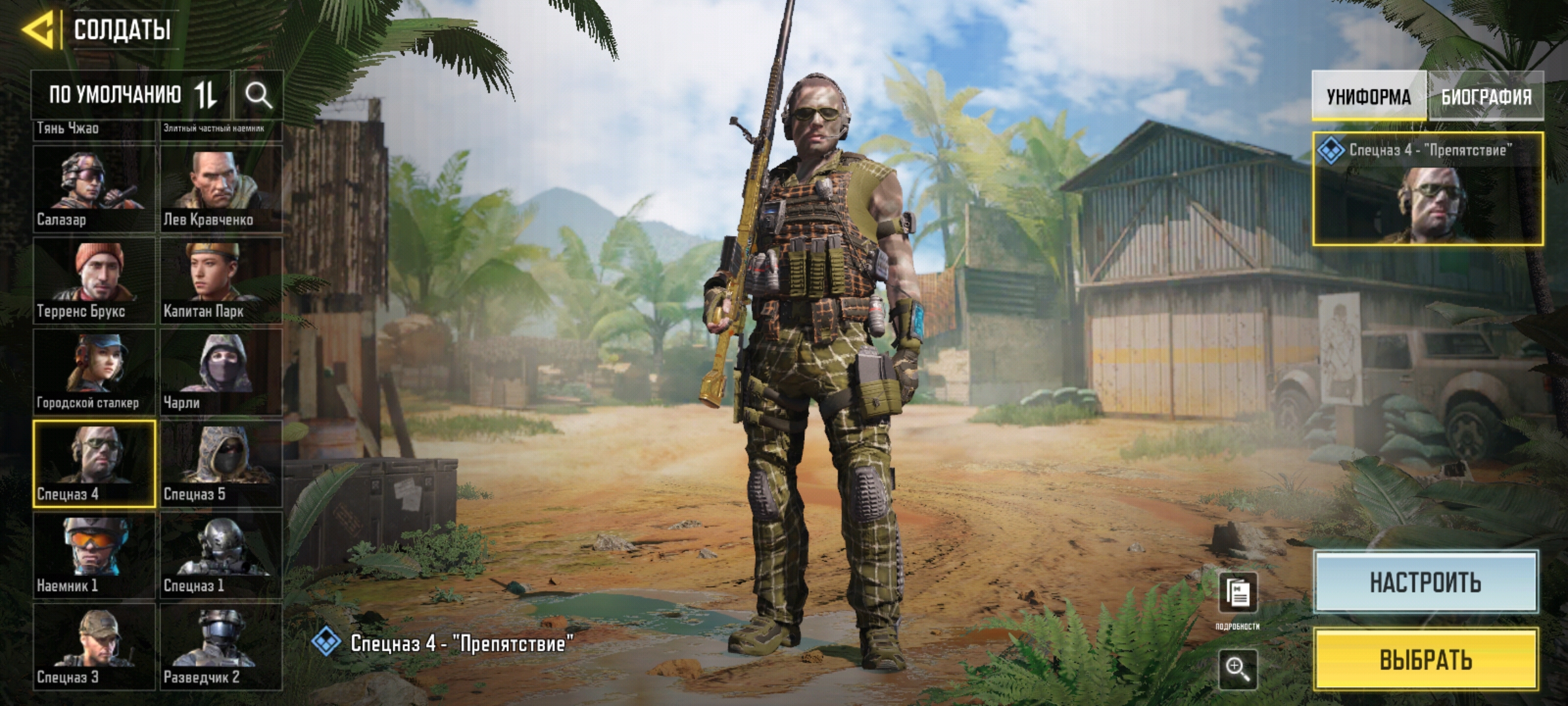Select the Спецназ 3 soldier
Screen dimensions: 1568x706
(94, 647)
